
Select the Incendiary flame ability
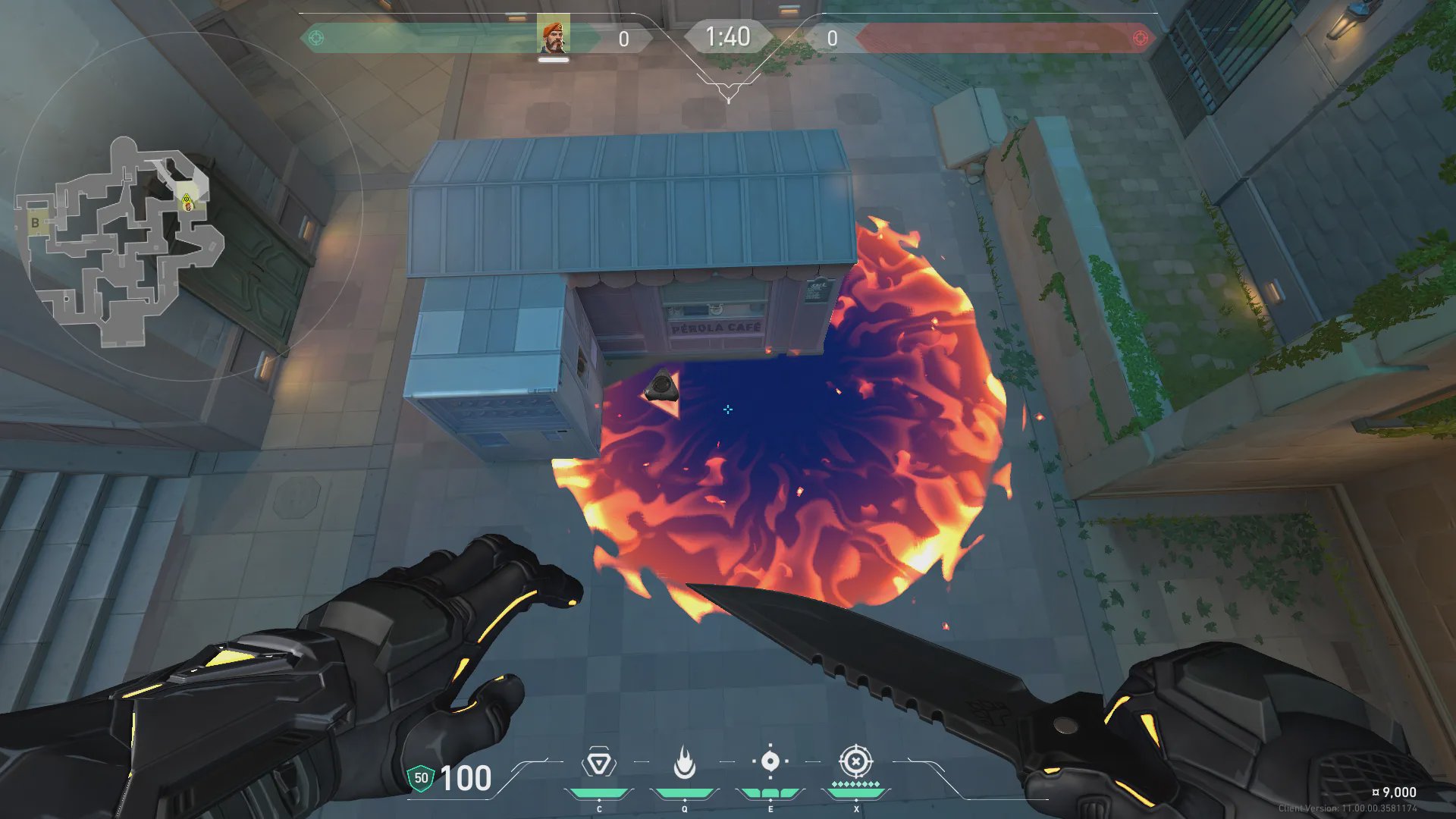coord(684,763)
